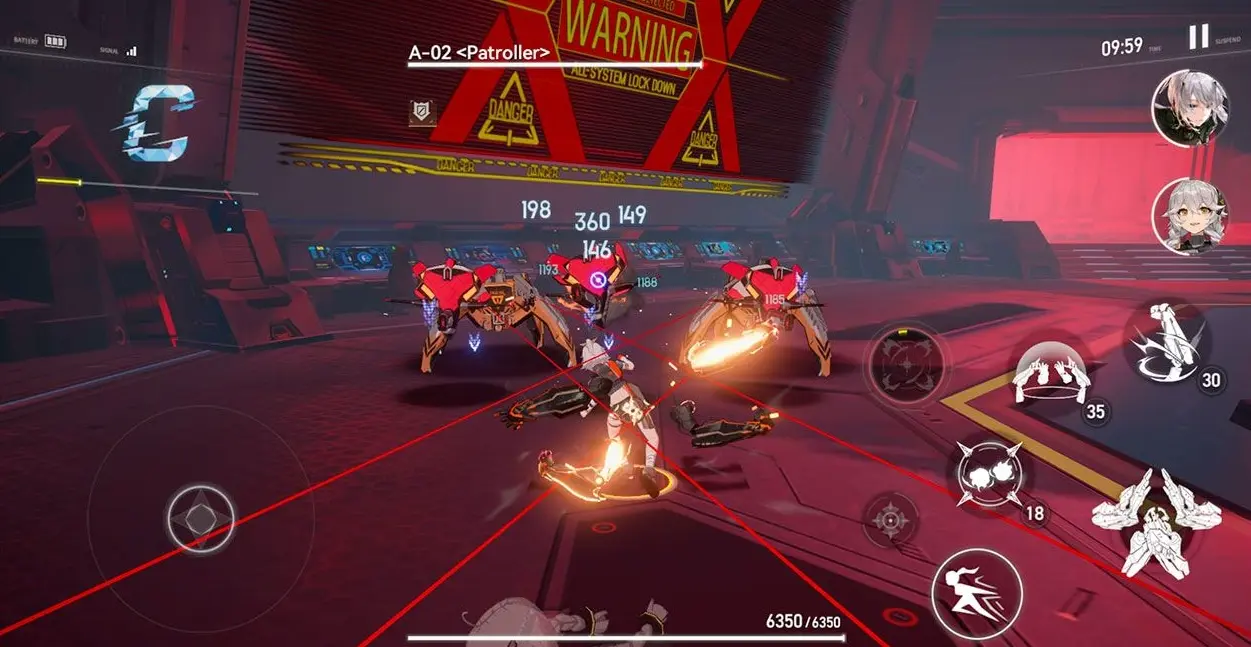Pause the game with the suspend button
Screen dimensions: 1251x647
[x=1198, y=37]
